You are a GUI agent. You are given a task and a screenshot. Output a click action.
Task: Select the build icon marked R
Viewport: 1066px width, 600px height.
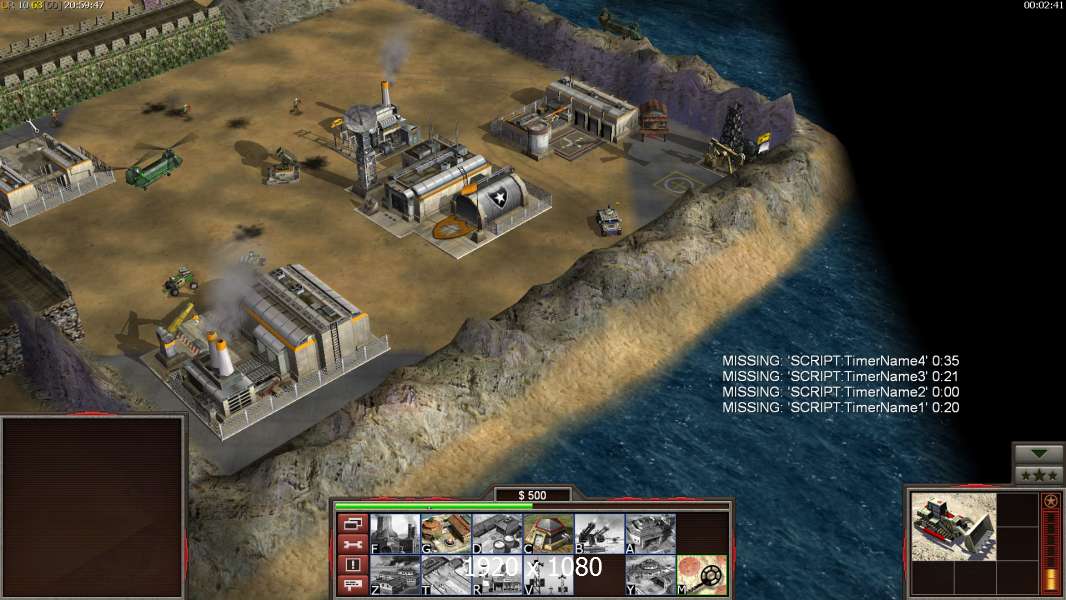pyautogui.click(x=497, y=575)
